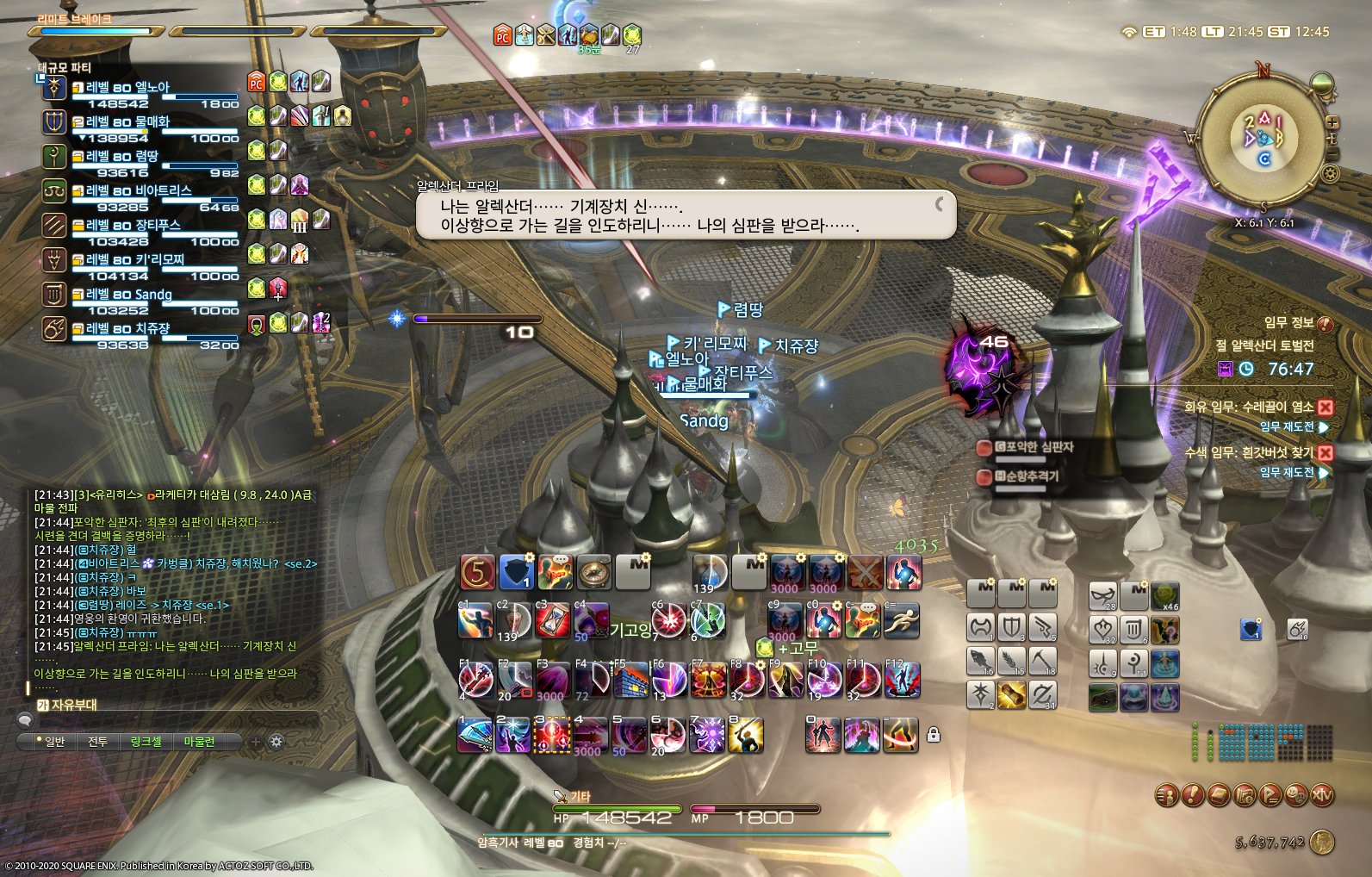Zoom out the minimap with the minus button
The height and width of the screenshot is (877, 1372).
(1332, 154)
